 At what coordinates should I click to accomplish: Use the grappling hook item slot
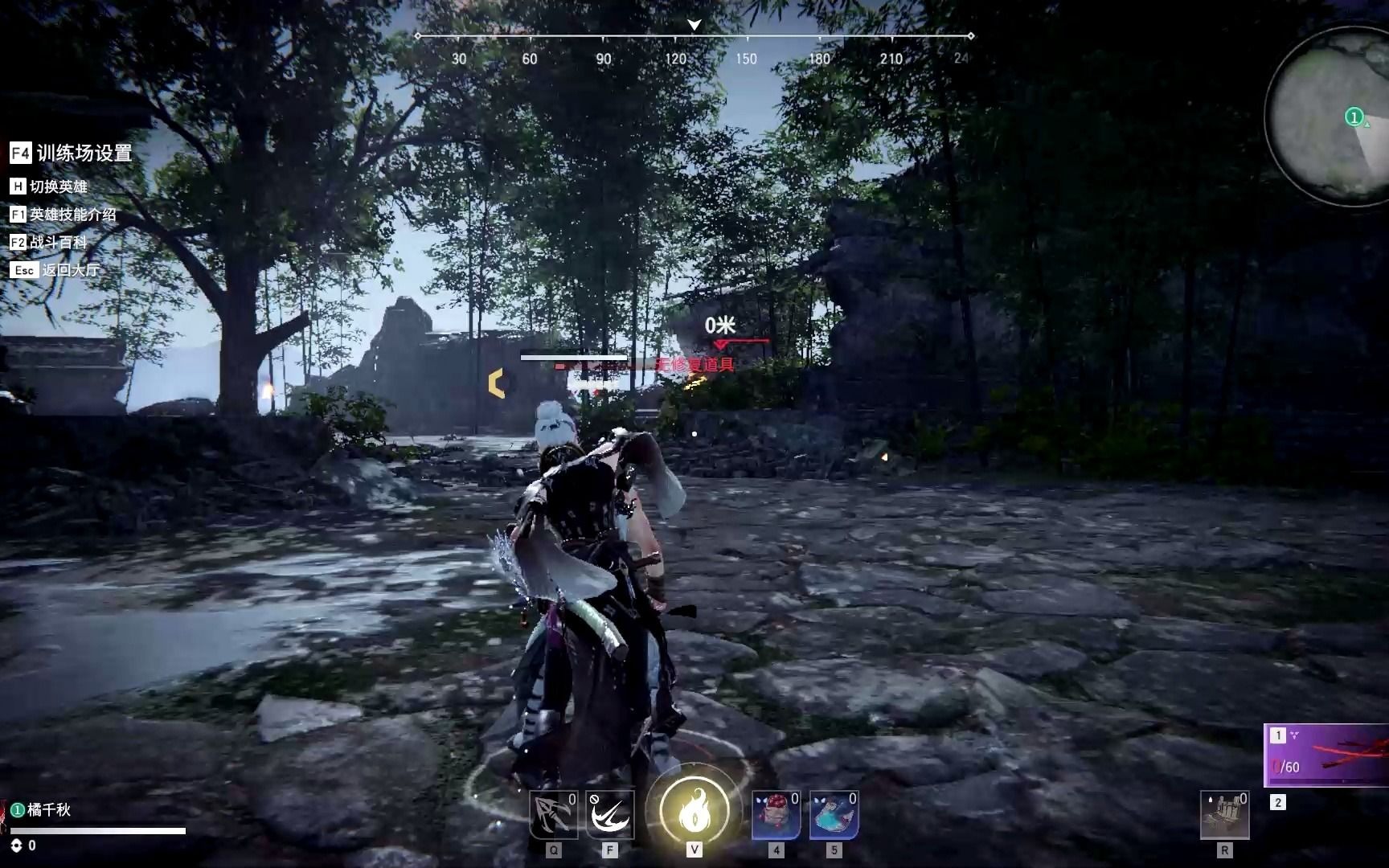(553, 815)
